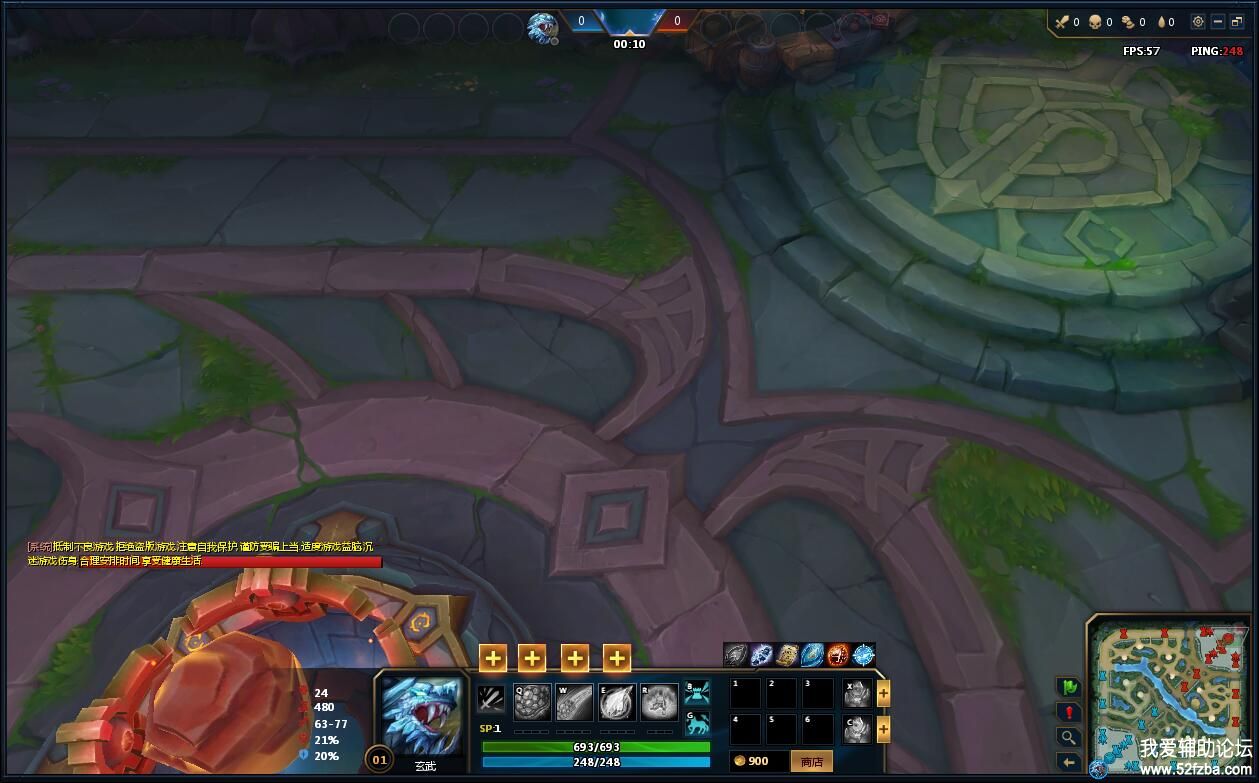Viewport: 1259px width, 783px height.
Task: Level up the R skill with its plus button
Action: tap(617, 657)
